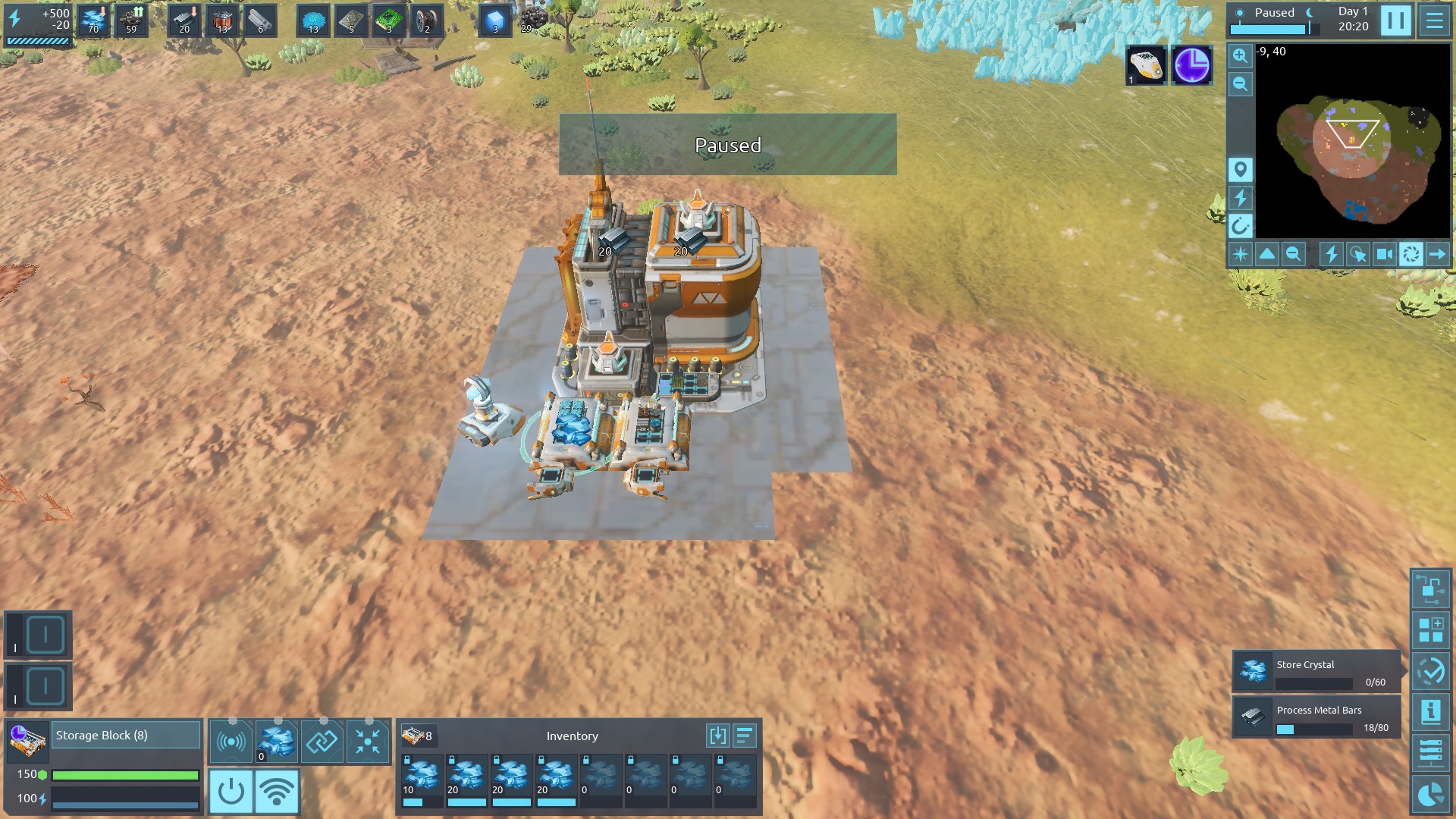Screen dimensions: 1456x819
Task: Open the pie chart statistics button
Action: 1431,794
